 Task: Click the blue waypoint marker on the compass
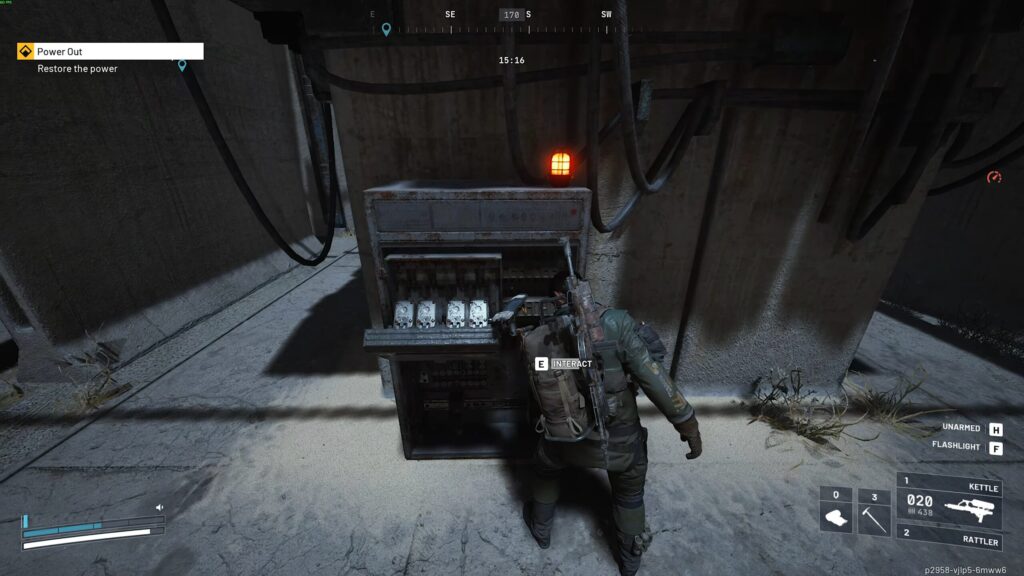(x=386, y=30)
